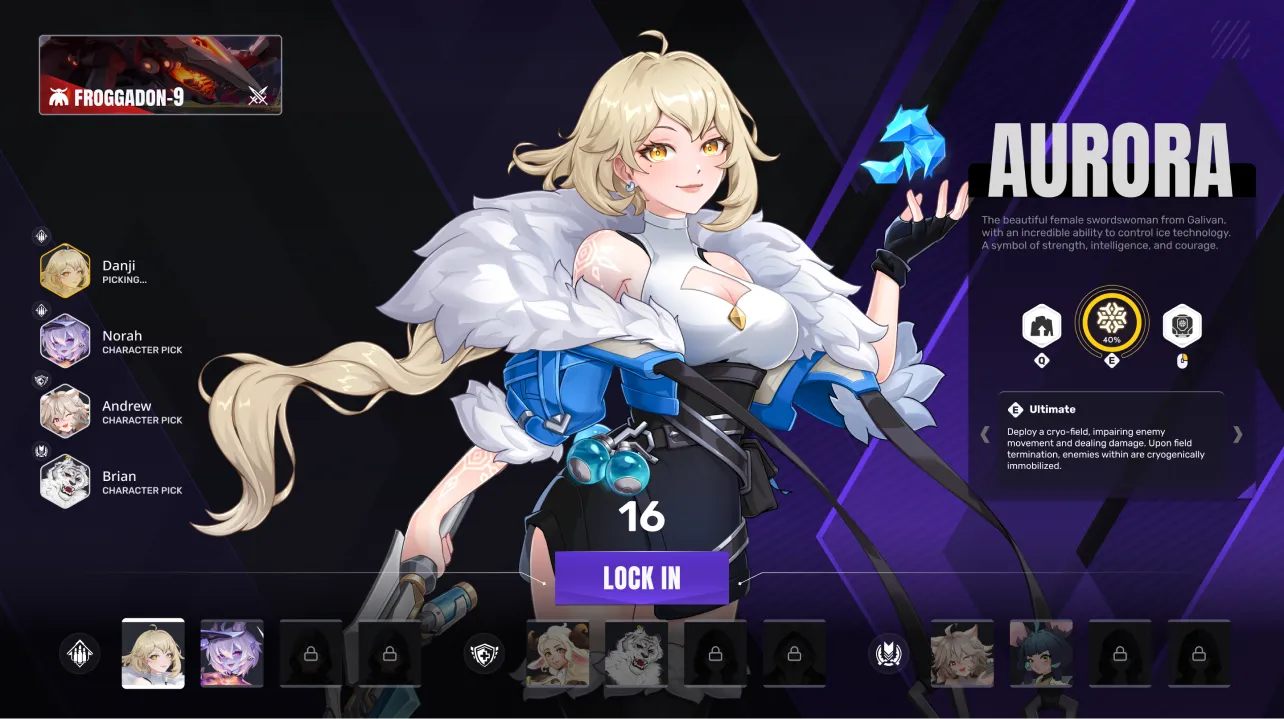The width and height of the screenshot is (1284, 719).
Task: Filter roster by the upward arrows attacker role
Action: 80,653
